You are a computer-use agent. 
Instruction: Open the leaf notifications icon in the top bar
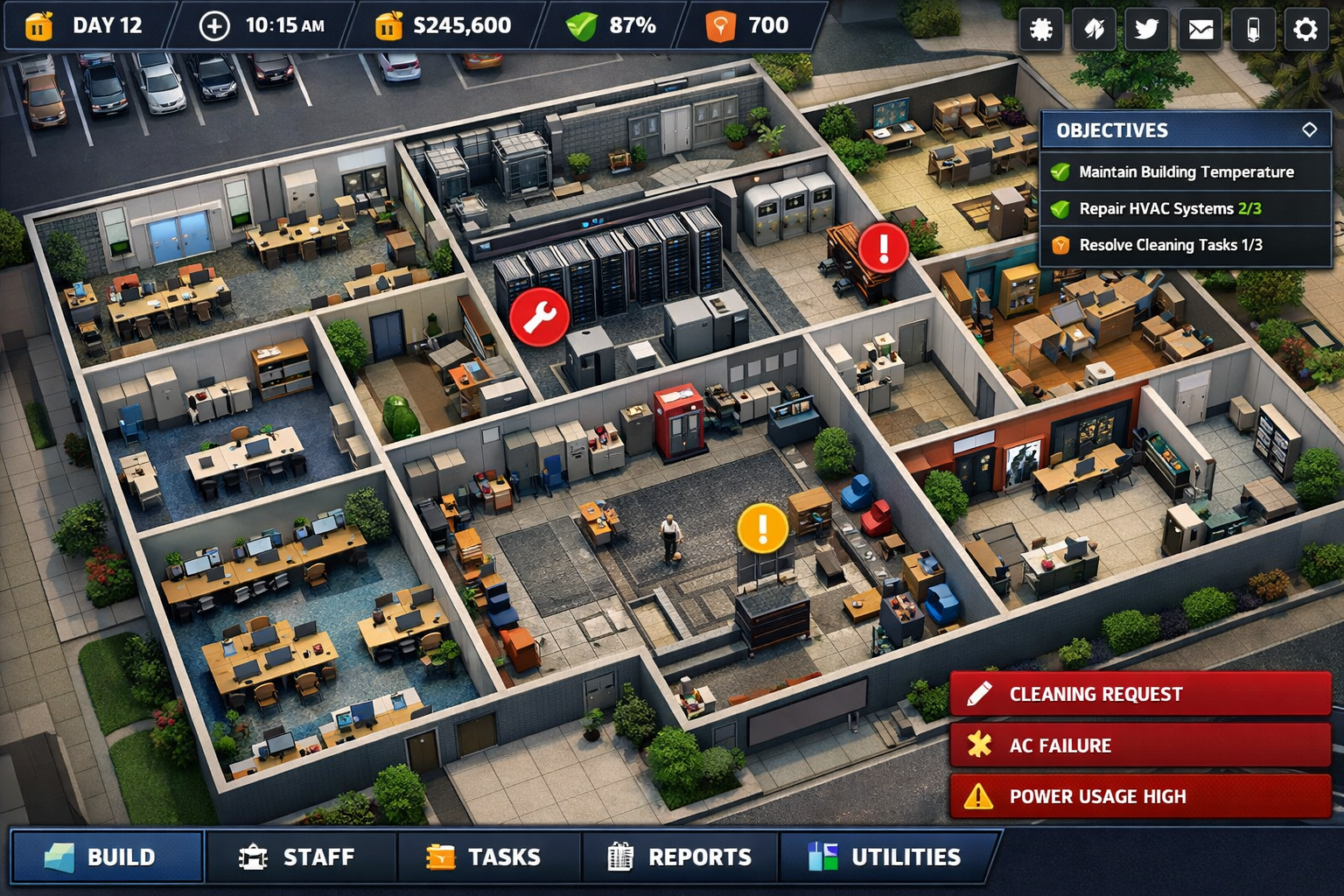point(1094,29)
